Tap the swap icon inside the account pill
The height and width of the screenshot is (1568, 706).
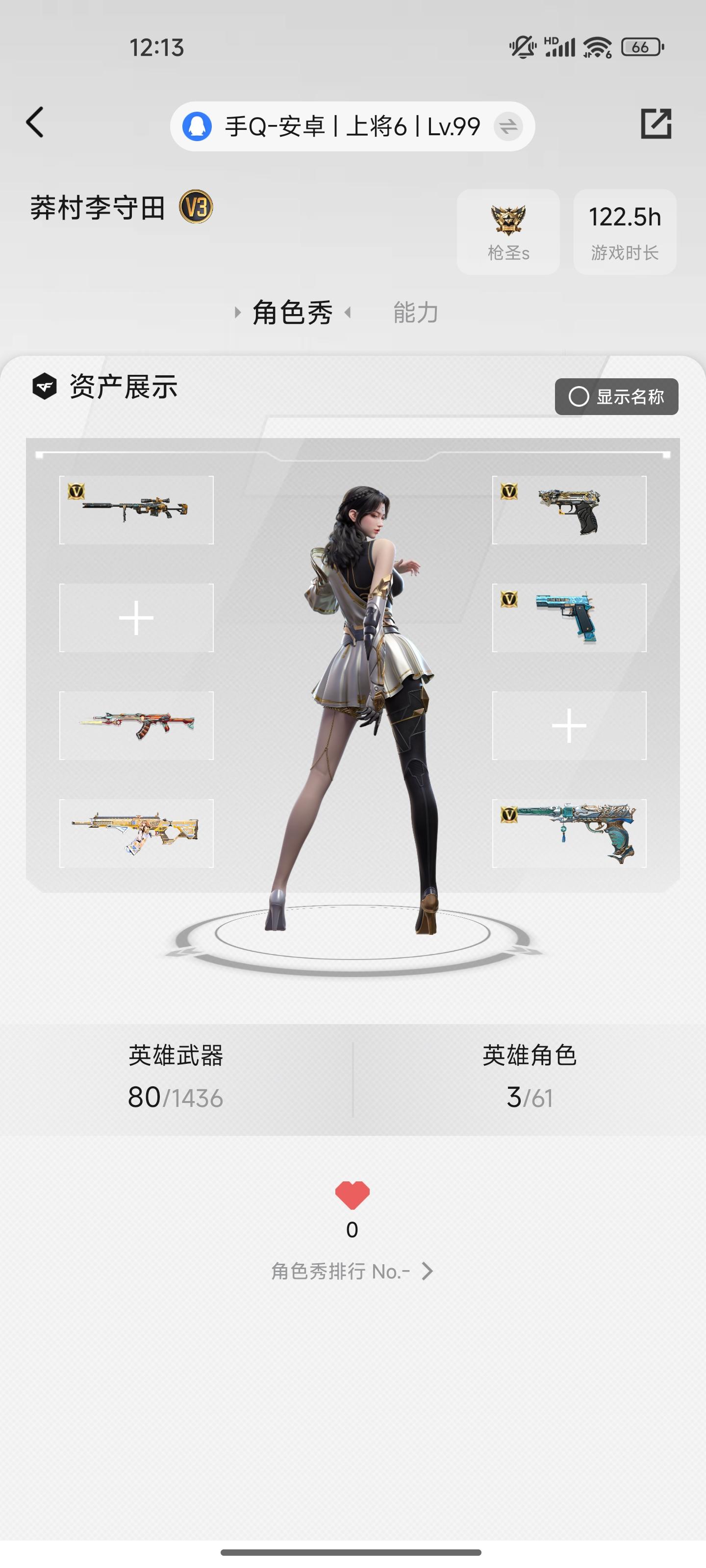point(508,126)
